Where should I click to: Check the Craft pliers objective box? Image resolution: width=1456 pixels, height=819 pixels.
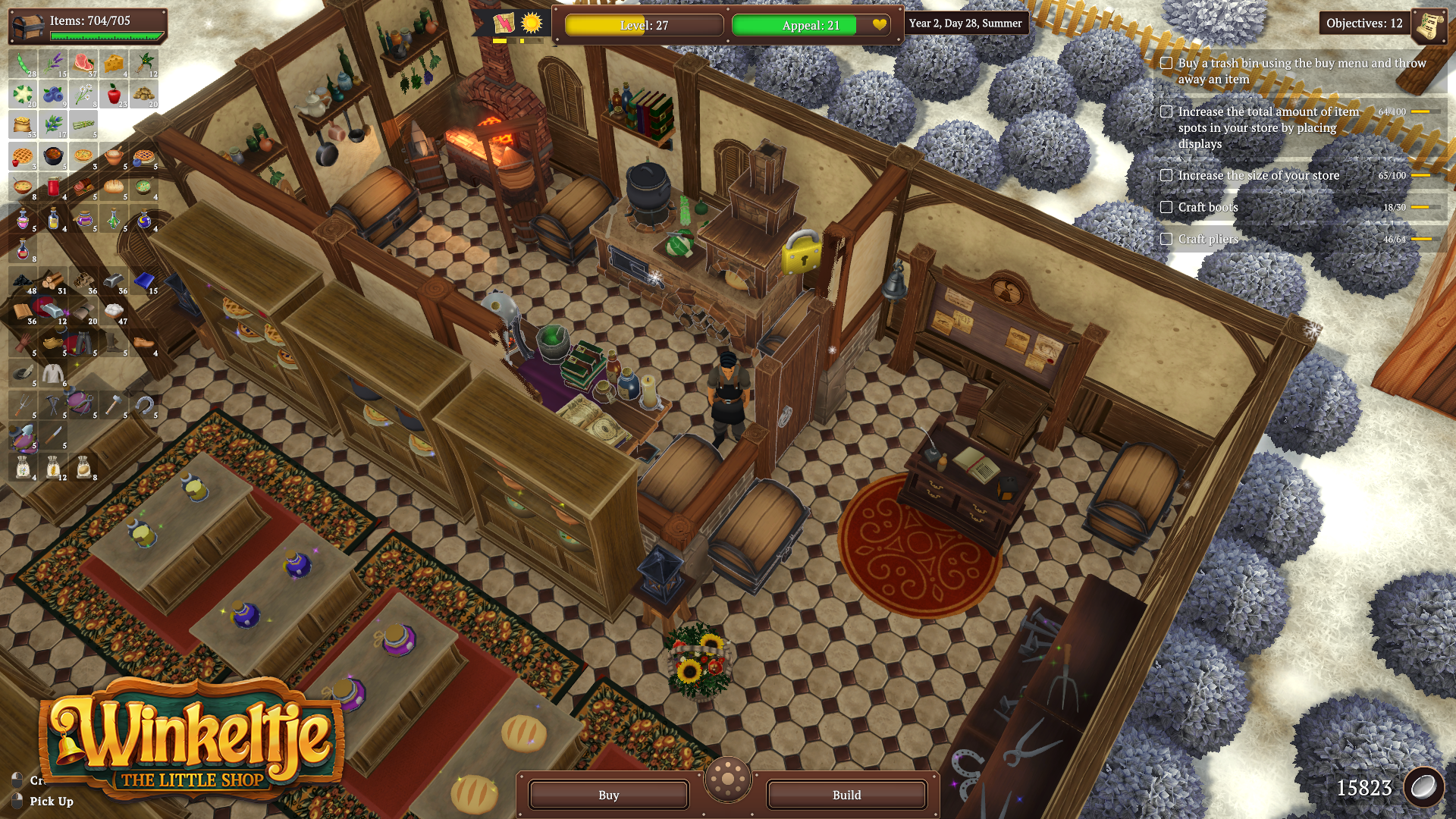pyautogui.click(x=1166, y=238)
